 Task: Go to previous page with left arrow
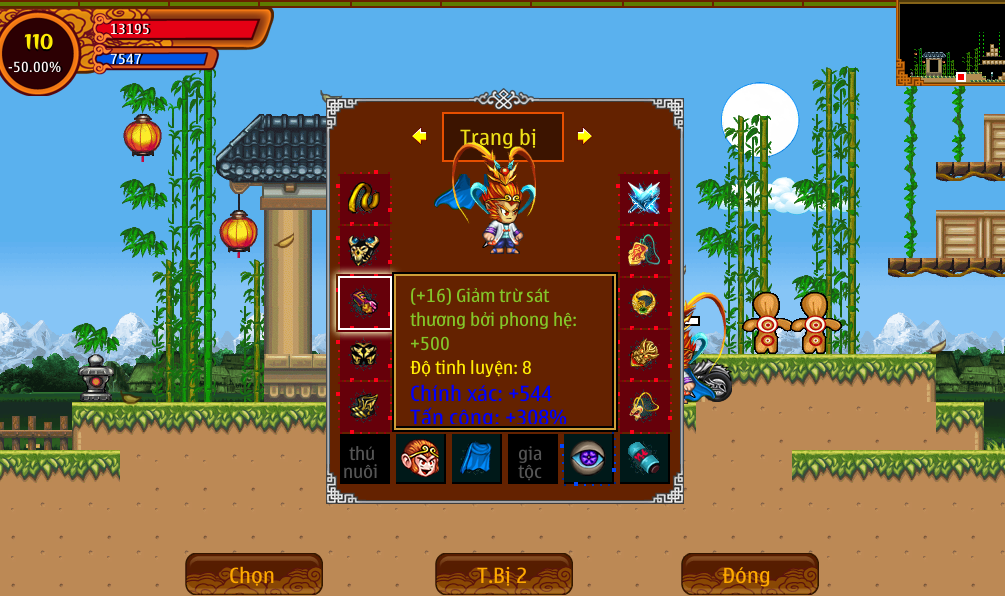(x=419, y=136)
